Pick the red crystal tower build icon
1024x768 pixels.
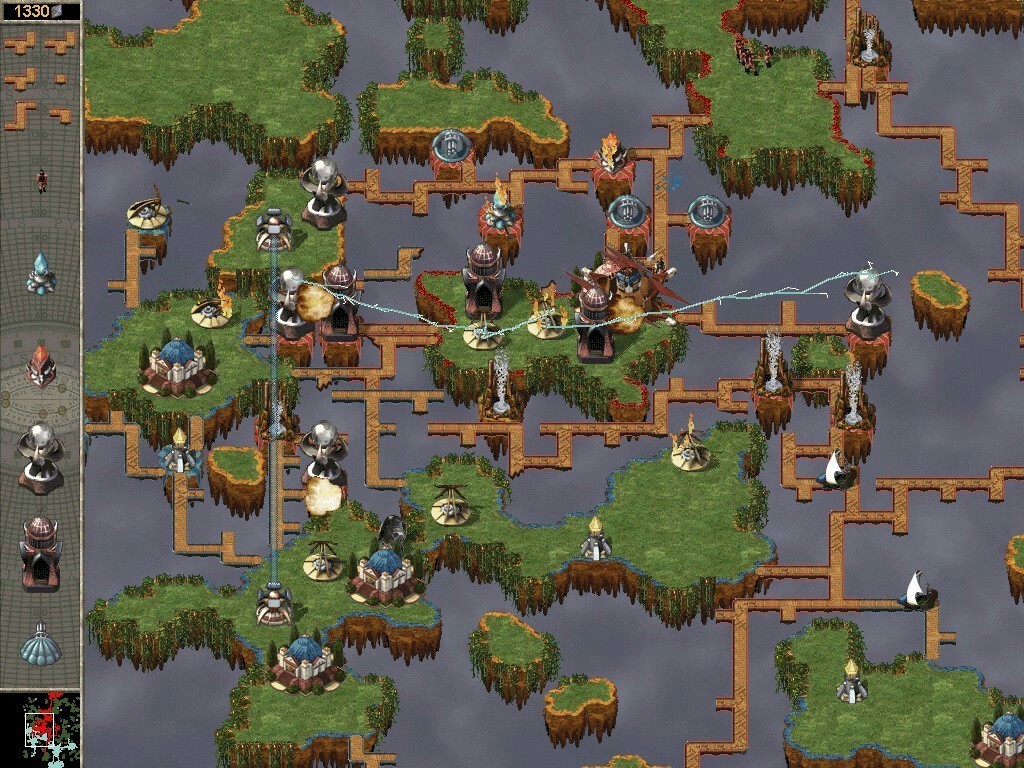tap(41, 364)
